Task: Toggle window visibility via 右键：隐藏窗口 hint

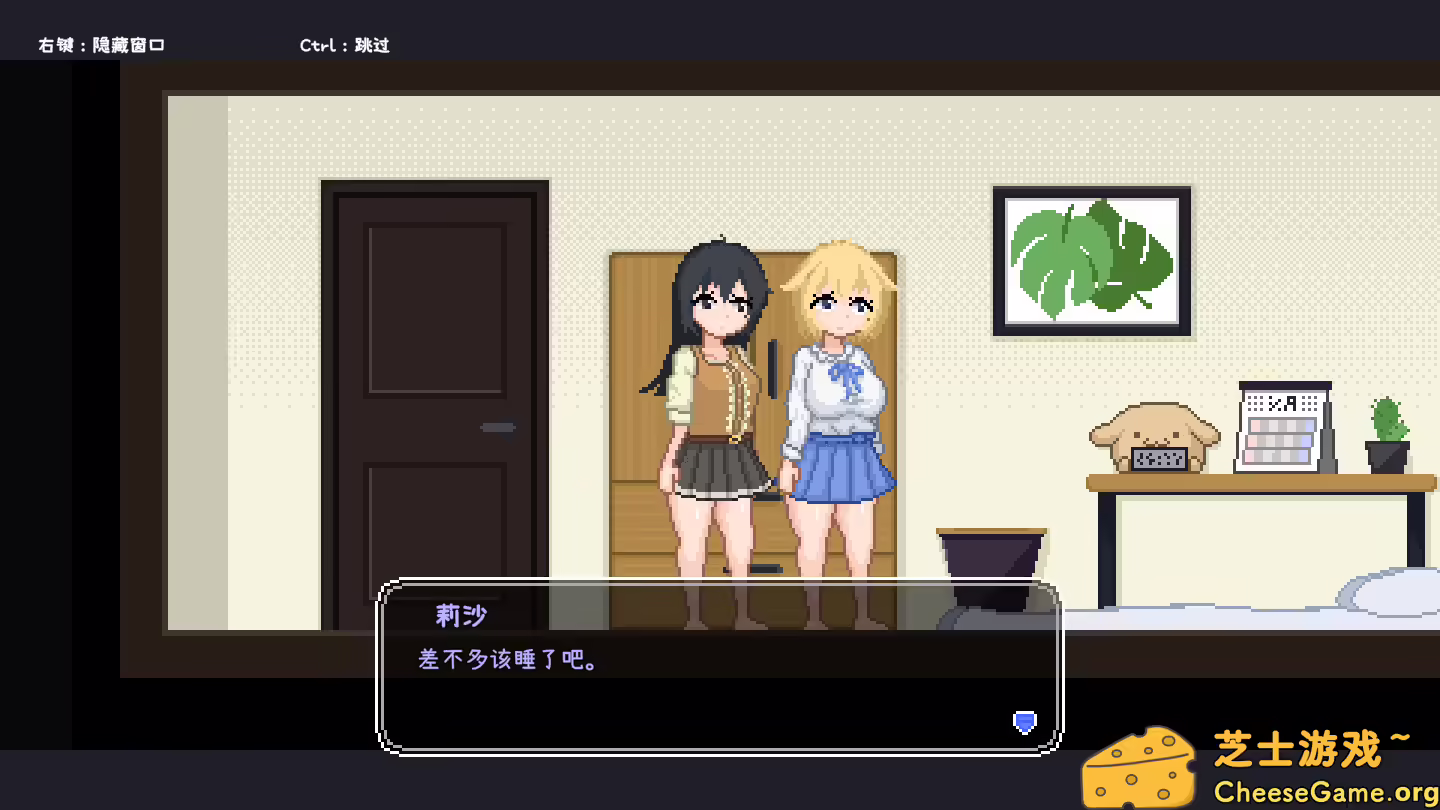Action: pos(101,44)
